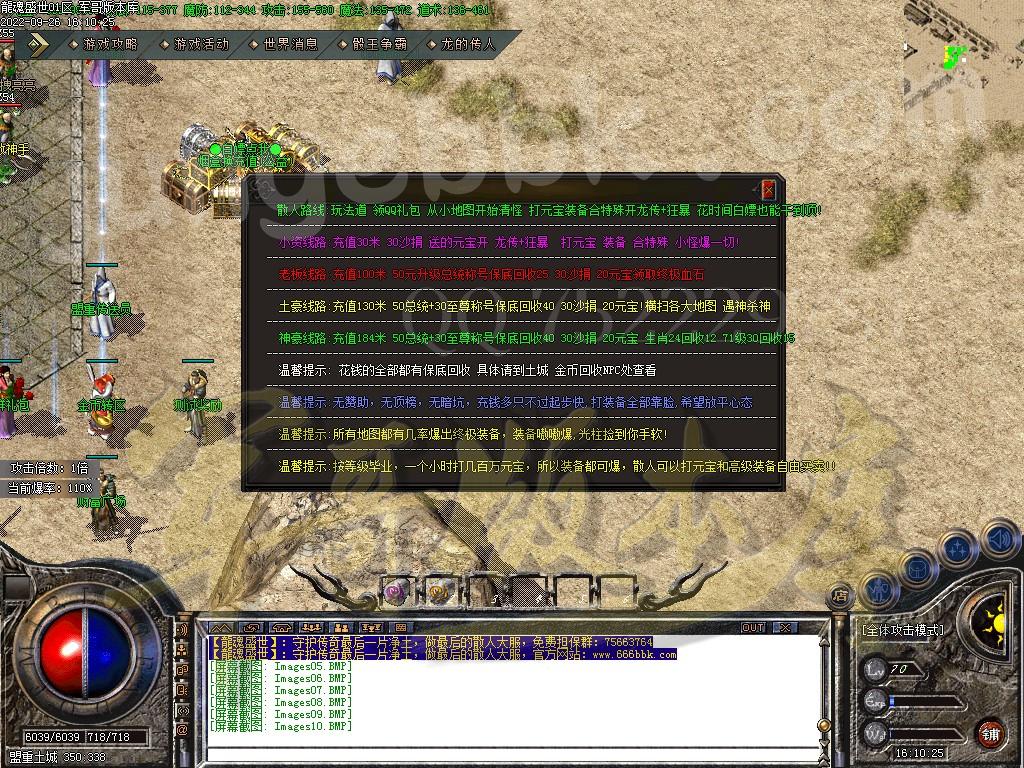Toggle sound with the speaker button
Image resolution: width=1024 pixels, height=768 pixels.
pos(999,540)
